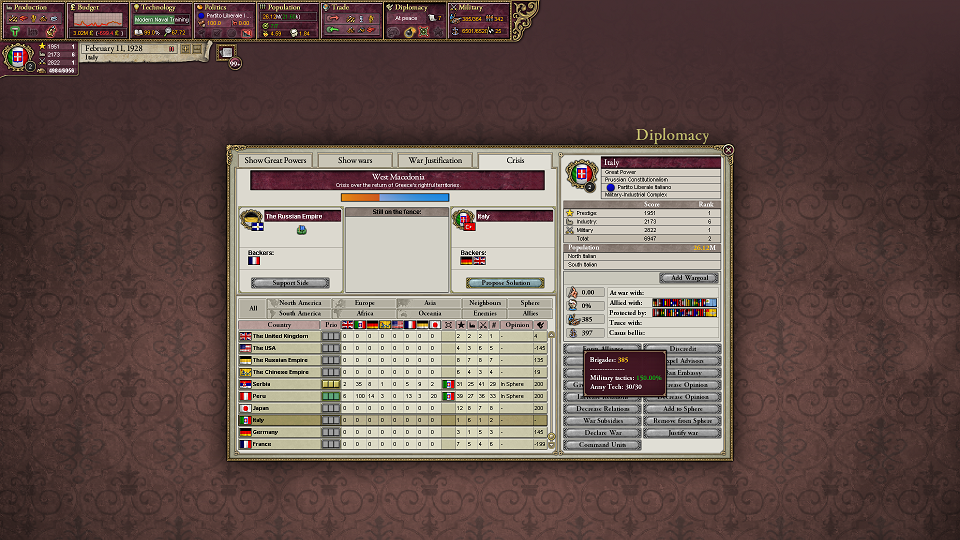
Task: Select the War Justification tab
Action: (x=435, y=160)
